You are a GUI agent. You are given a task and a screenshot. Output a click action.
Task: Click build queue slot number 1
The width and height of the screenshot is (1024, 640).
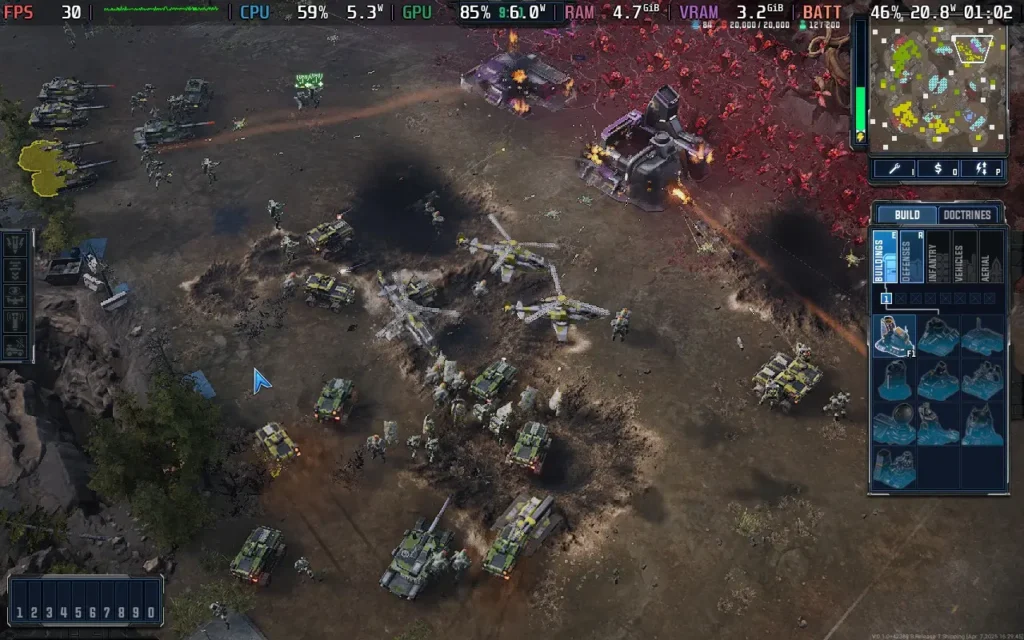(885, 298)
